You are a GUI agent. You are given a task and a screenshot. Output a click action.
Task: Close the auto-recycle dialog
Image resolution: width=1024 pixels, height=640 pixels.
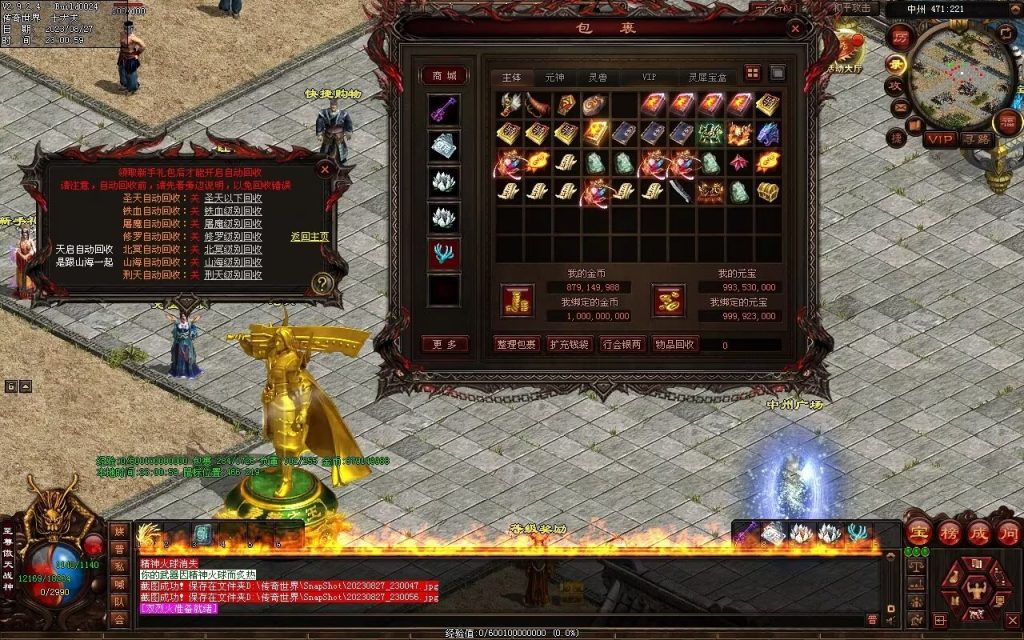pyautogui.click(x=324, y=170)
